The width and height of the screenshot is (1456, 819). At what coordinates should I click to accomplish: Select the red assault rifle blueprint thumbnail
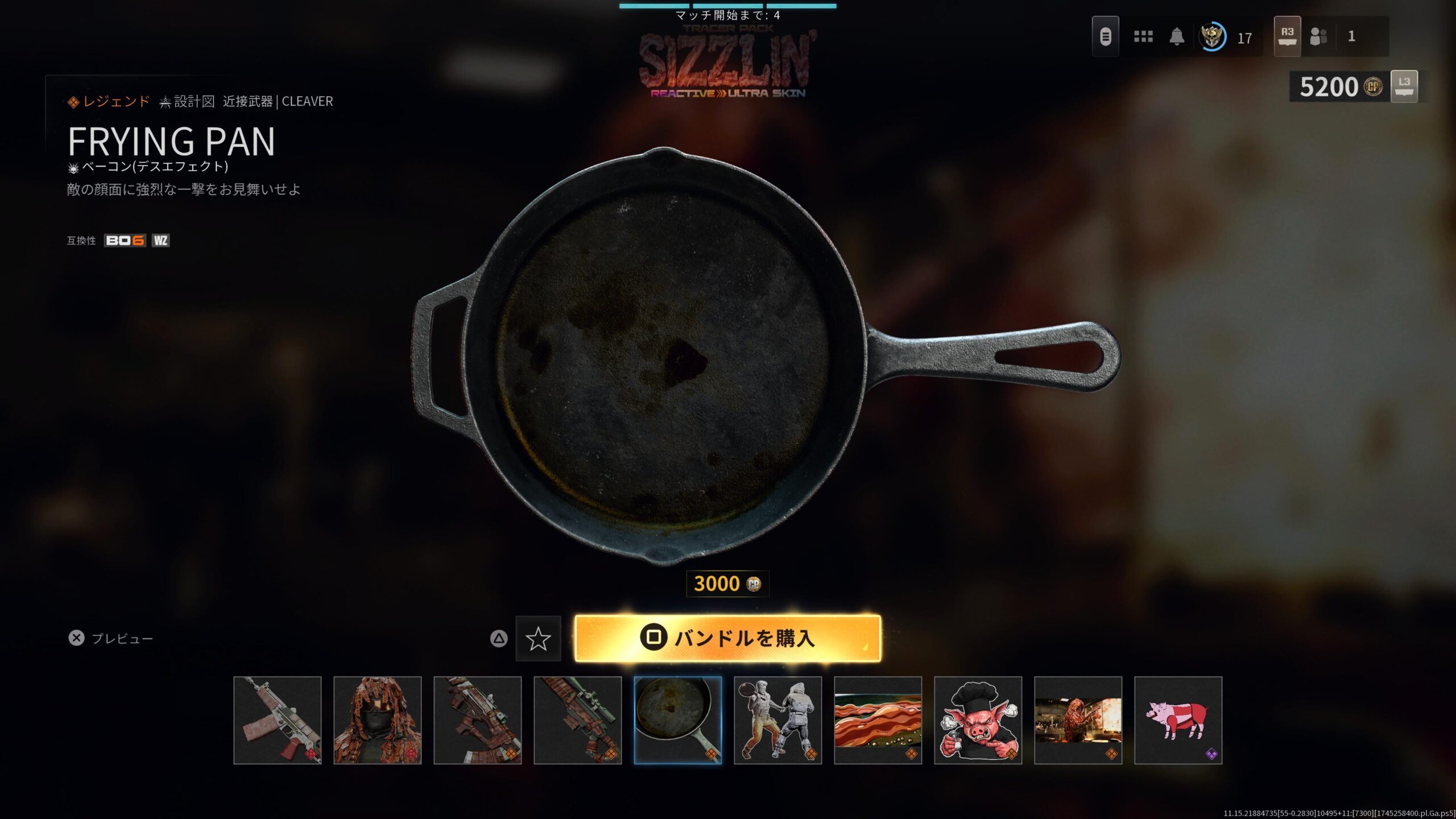278,720
